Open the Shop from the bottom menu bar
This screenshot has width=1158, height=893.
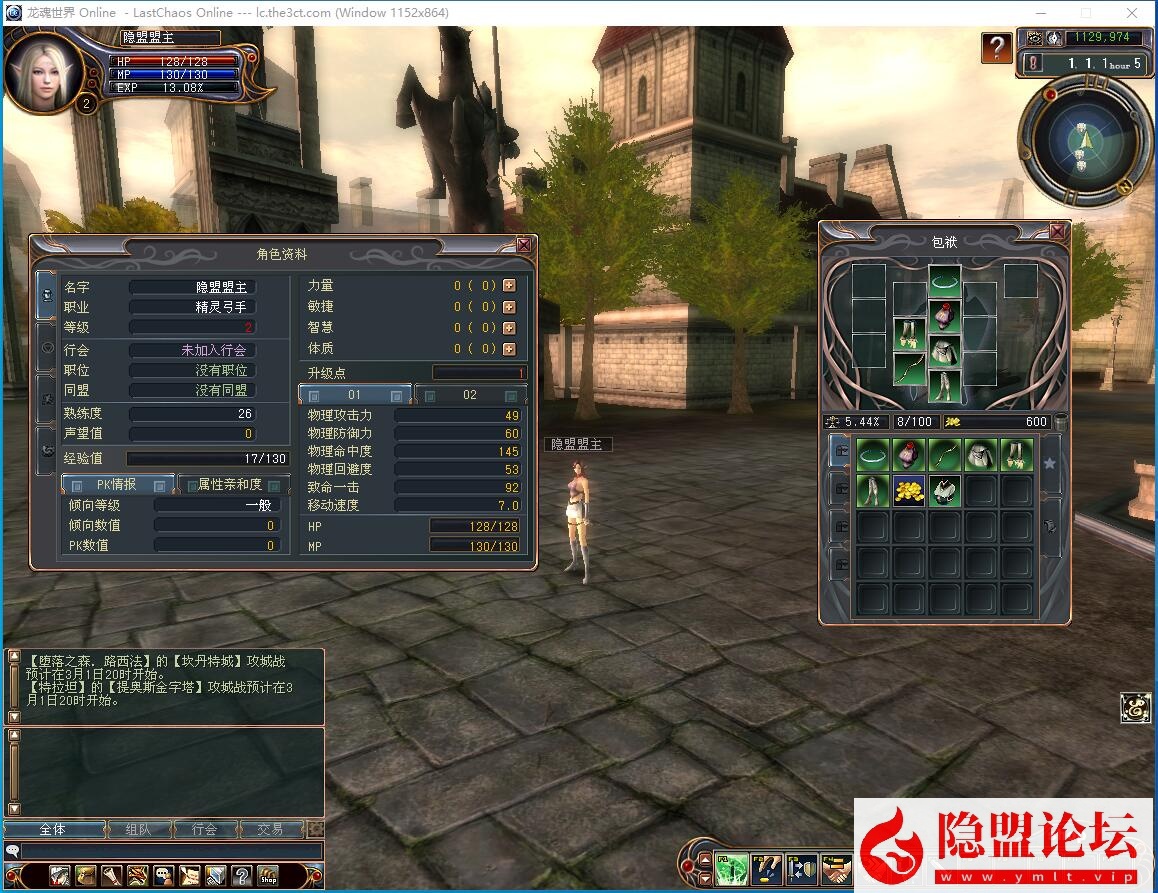(267, 876)
